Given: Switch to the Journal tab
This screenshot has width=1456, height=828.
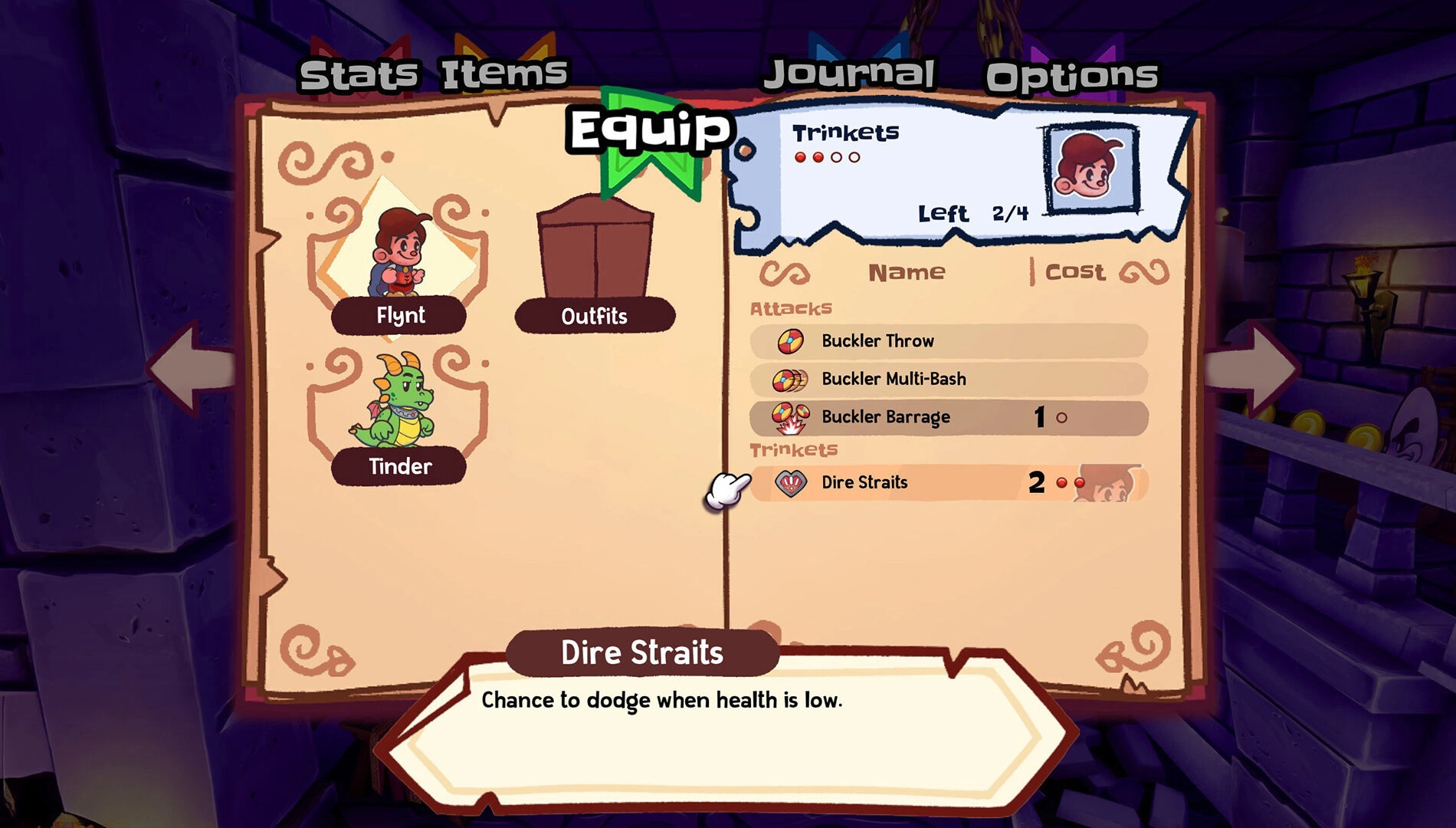Looking at the screenshot, I should pos(851,73).
